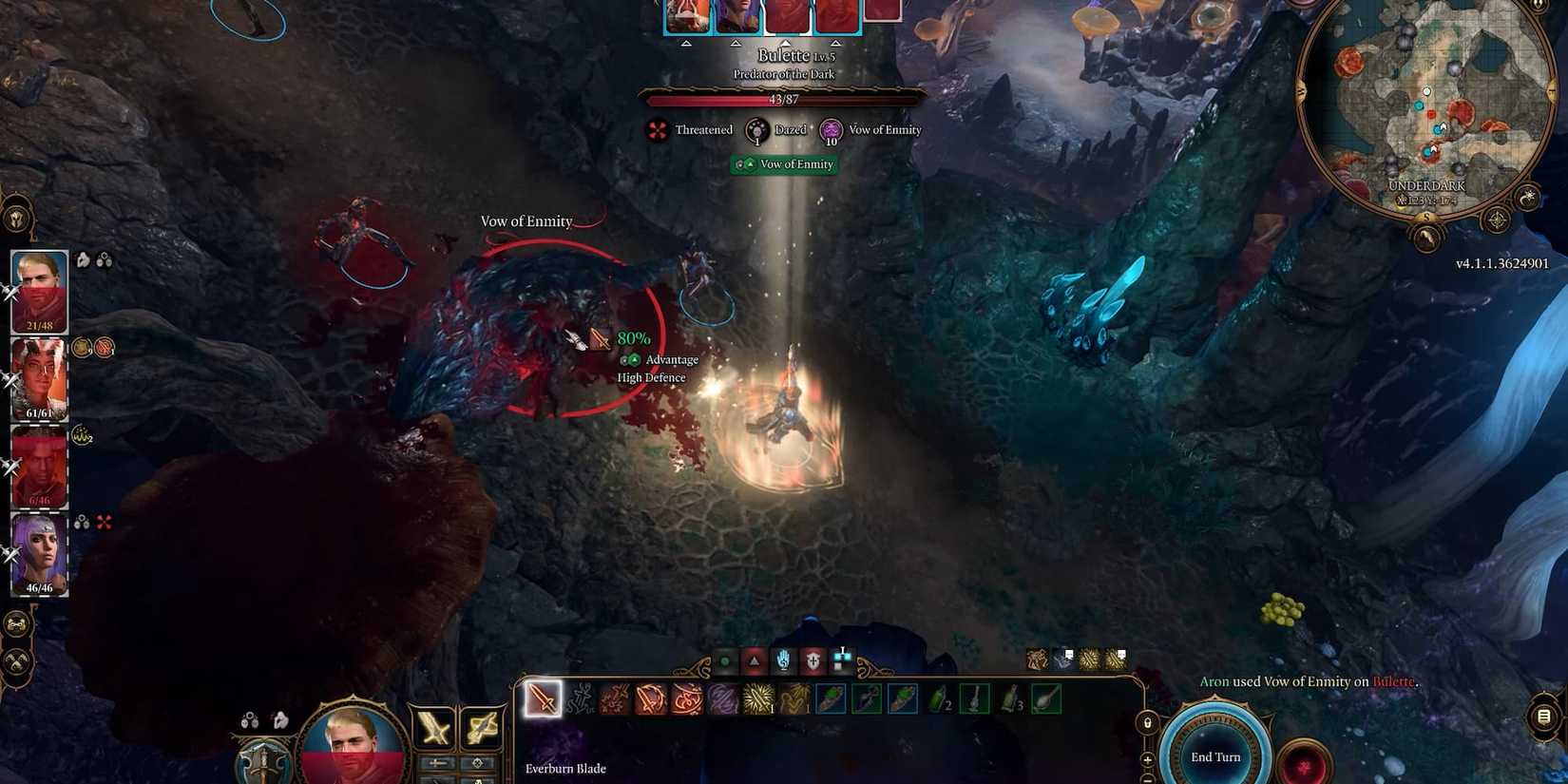Viewport: 1568px width, 784px height.
Task: Click the End Turn button
Action: pos(1216,755)
